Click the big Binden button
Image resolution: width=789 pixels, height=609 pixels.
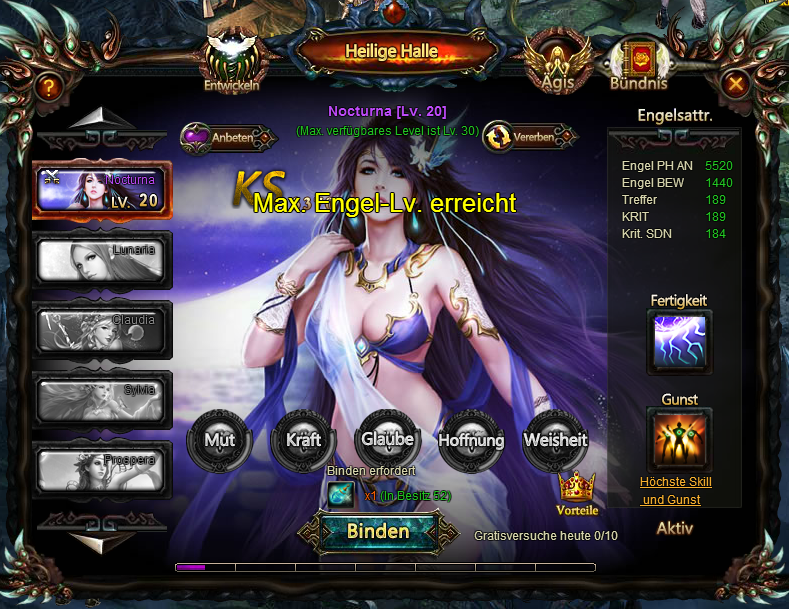(378, 532)
